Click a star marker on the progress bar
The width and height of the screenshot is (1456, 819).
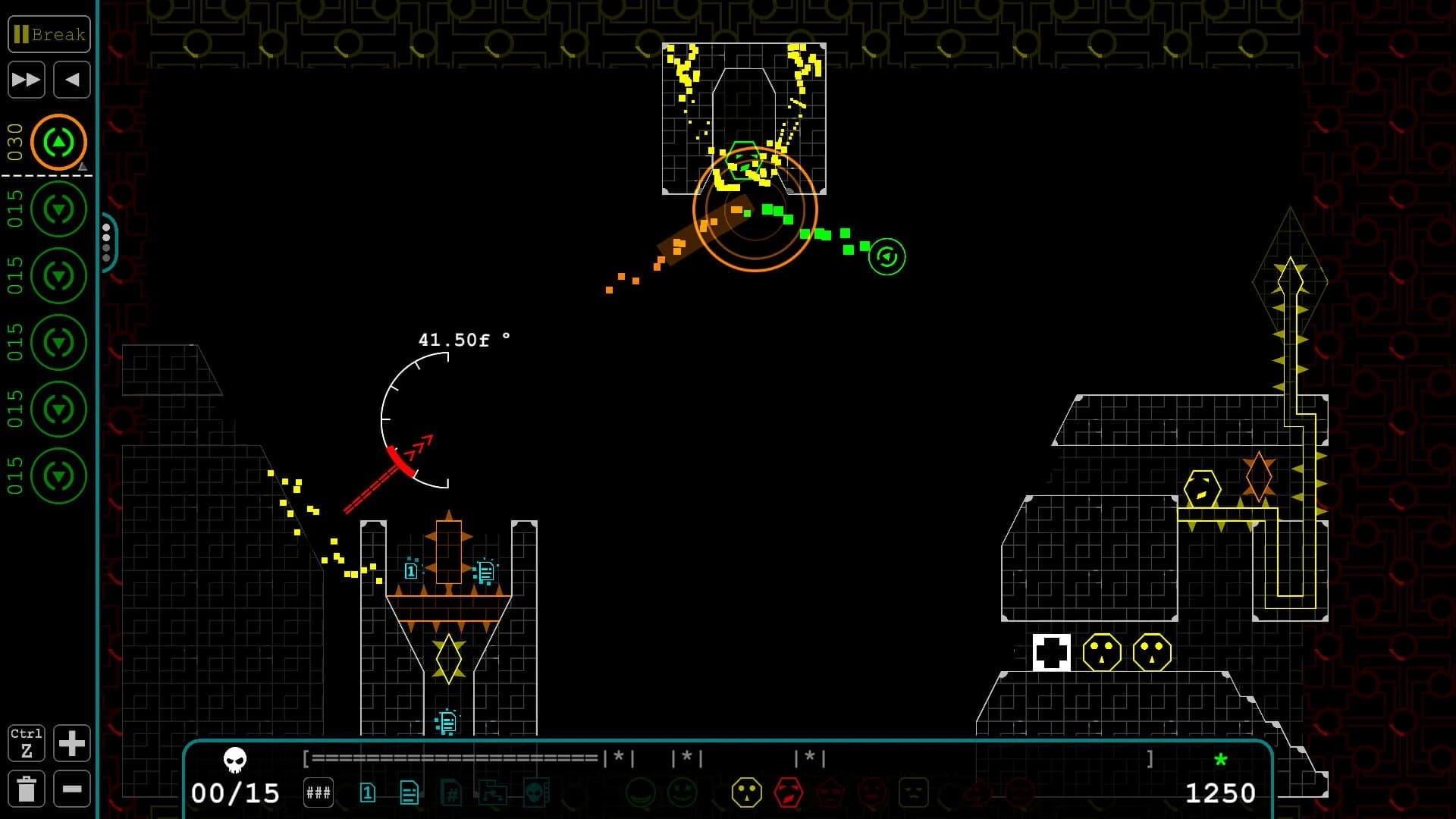point(617,758)
